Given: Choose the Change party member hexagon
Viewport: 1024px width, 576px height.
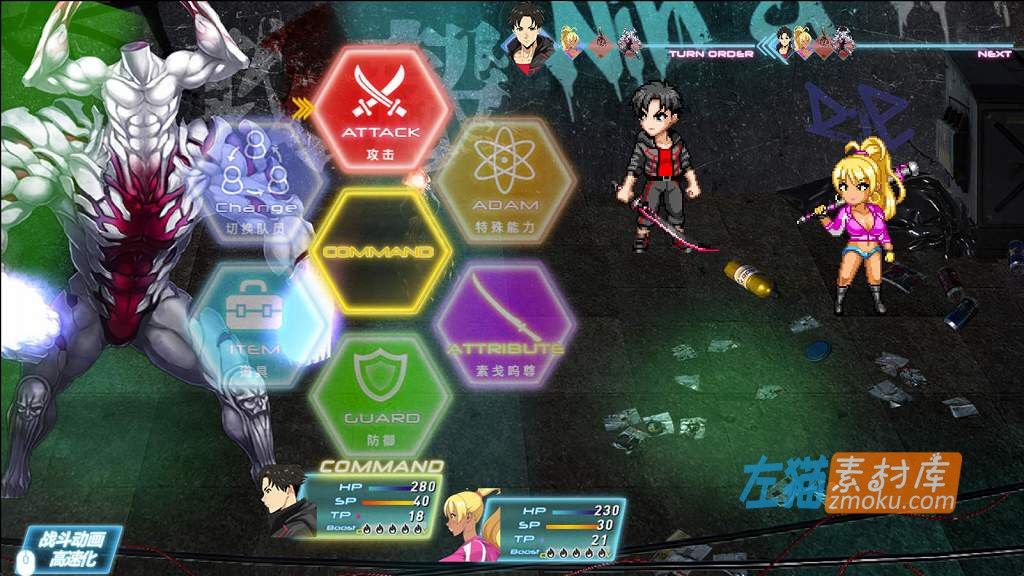Looking at the screenshot, I should click(x=256, y=182).
